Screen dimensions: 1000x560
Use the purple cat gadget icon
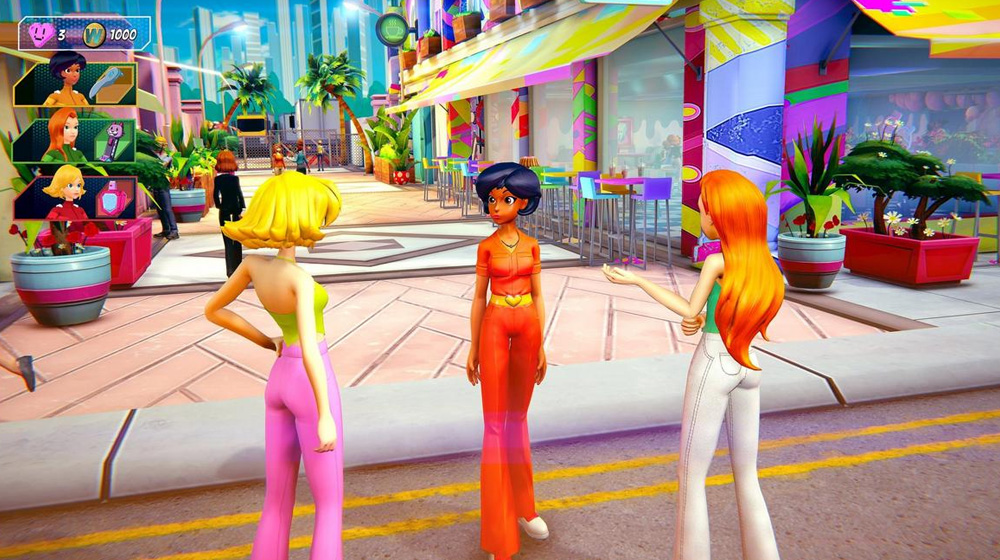coord(110,141)
